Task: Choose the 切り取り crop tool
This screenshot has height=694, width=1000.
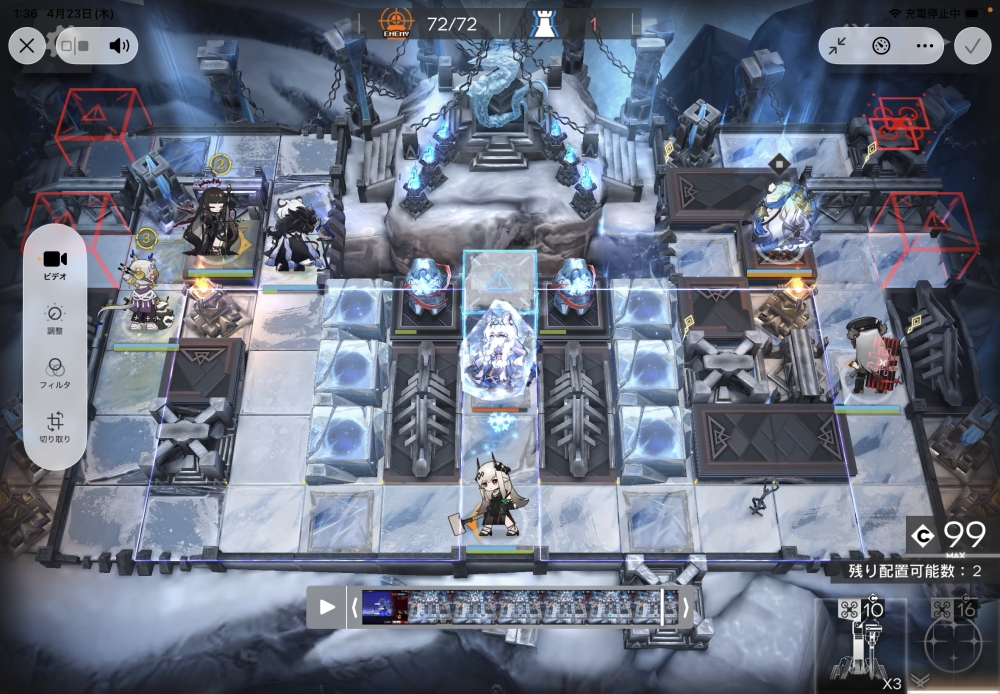Action: click(x=55, y=428)
